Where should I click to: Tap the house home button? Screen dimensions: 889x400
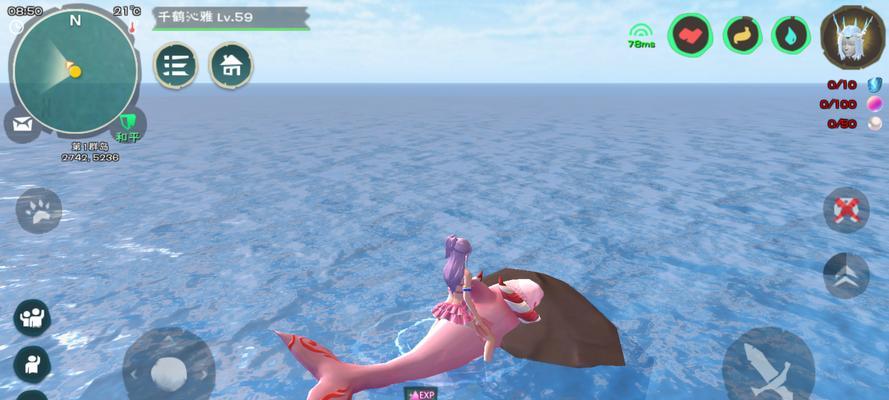231,66
